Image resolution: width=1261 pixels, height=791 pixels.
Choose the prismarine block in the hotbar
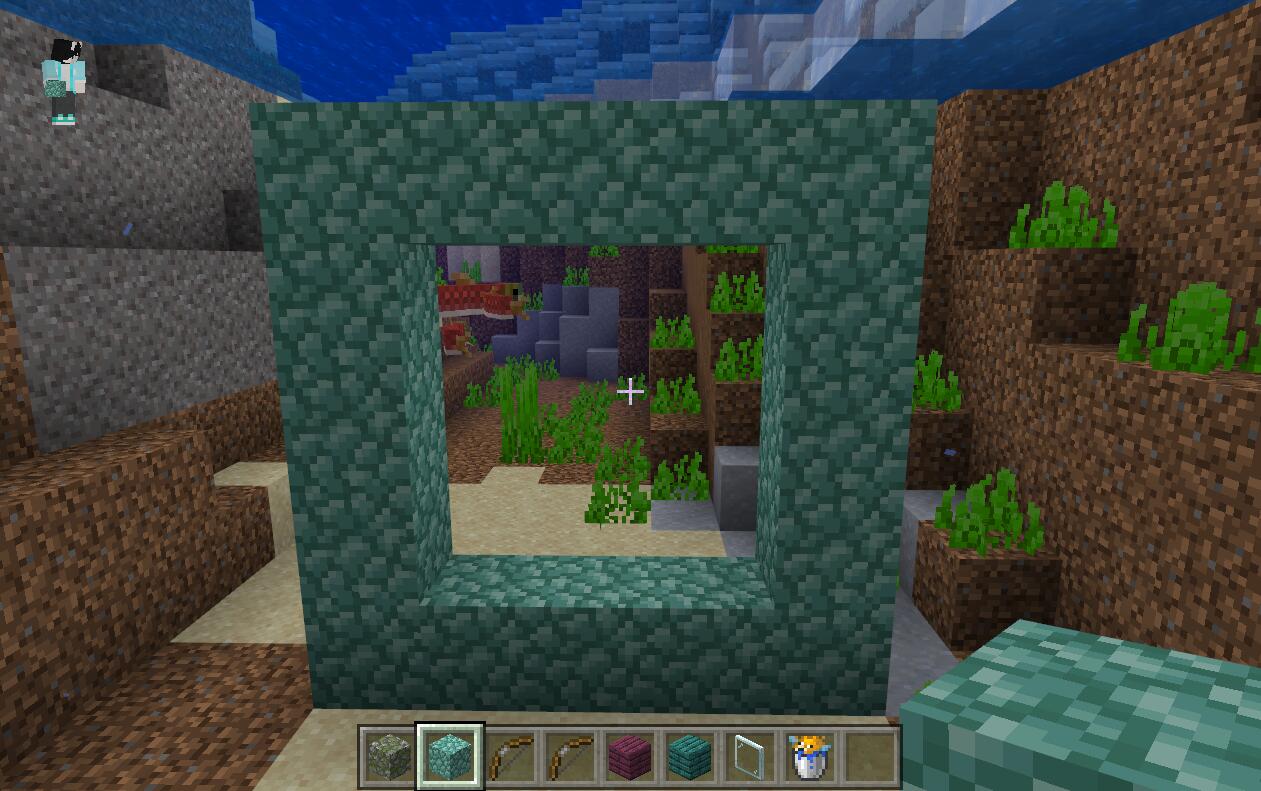pyautogui.click(x=450, y=757)
